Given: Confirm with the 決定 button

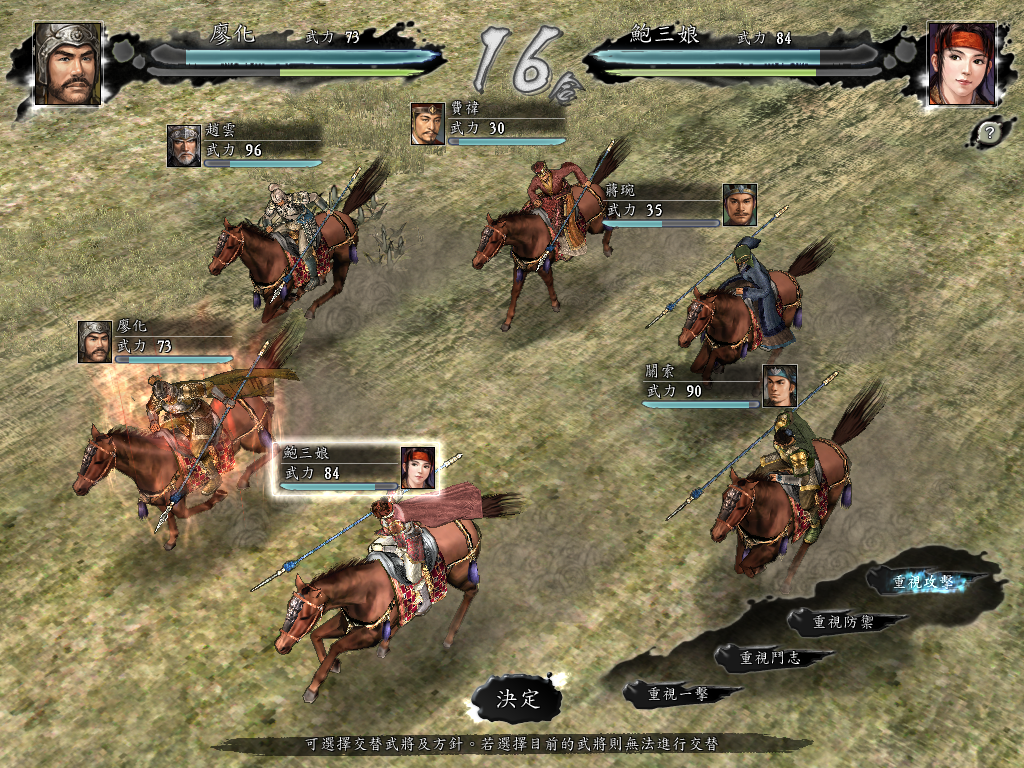Looking at the screenshot, I should (x=518, y=698).
